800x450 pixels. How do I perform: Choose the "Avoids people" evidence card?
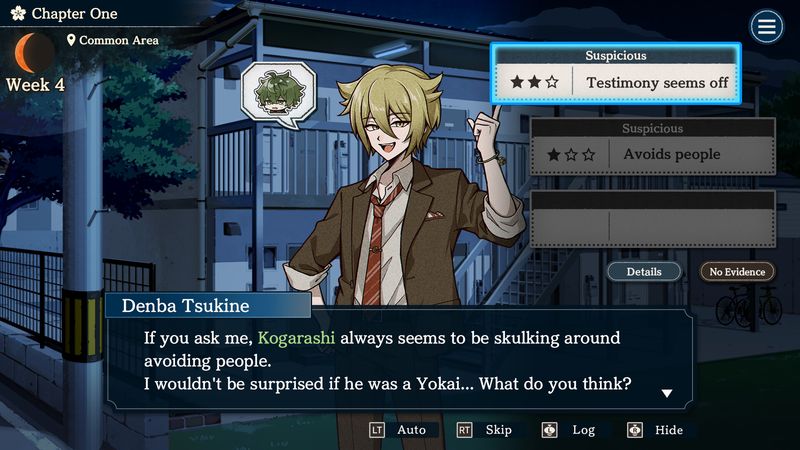point(653,147)
